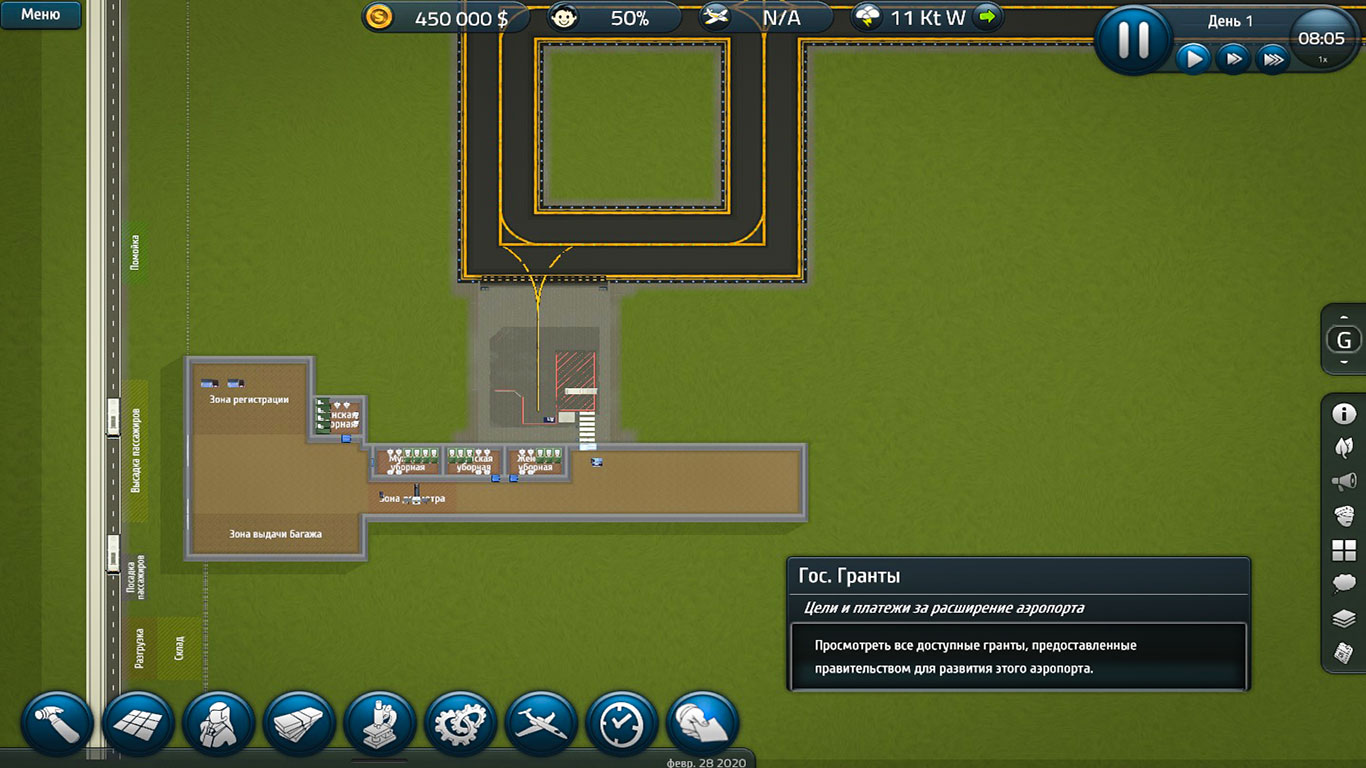Viewport: 1366px width, 768px height.
Task: Open the government grants hand icon
Action: [x=702, y=724]
